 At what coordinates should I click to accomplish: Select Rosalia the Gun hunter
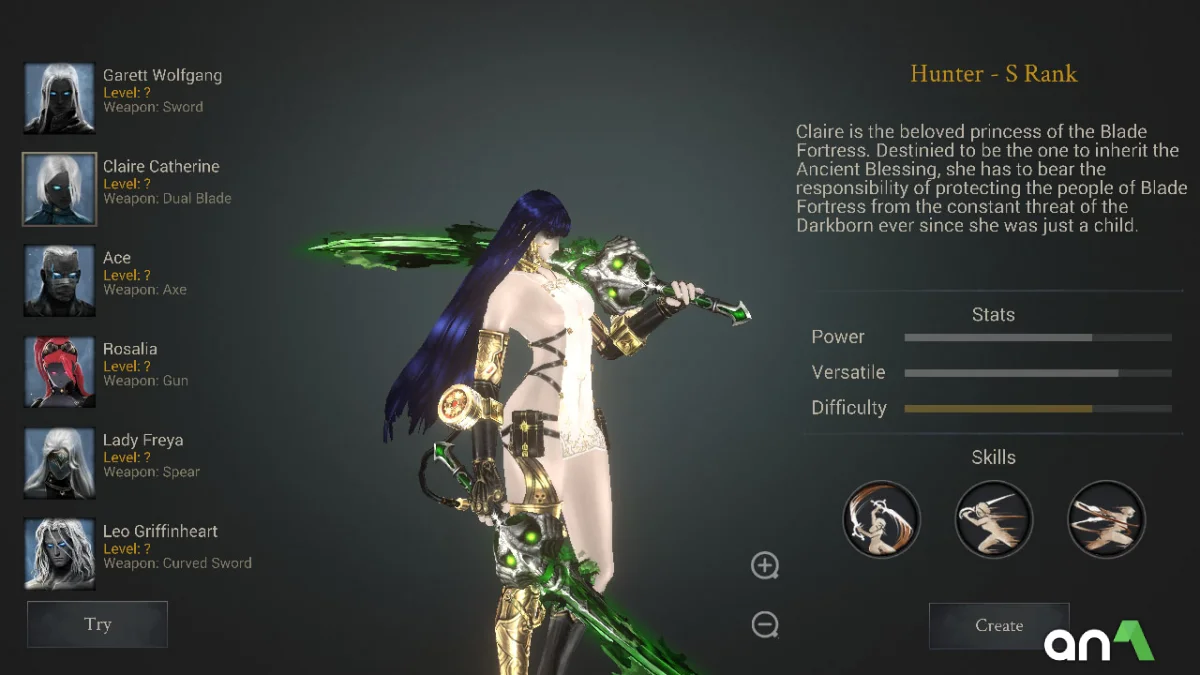(60, 371)
